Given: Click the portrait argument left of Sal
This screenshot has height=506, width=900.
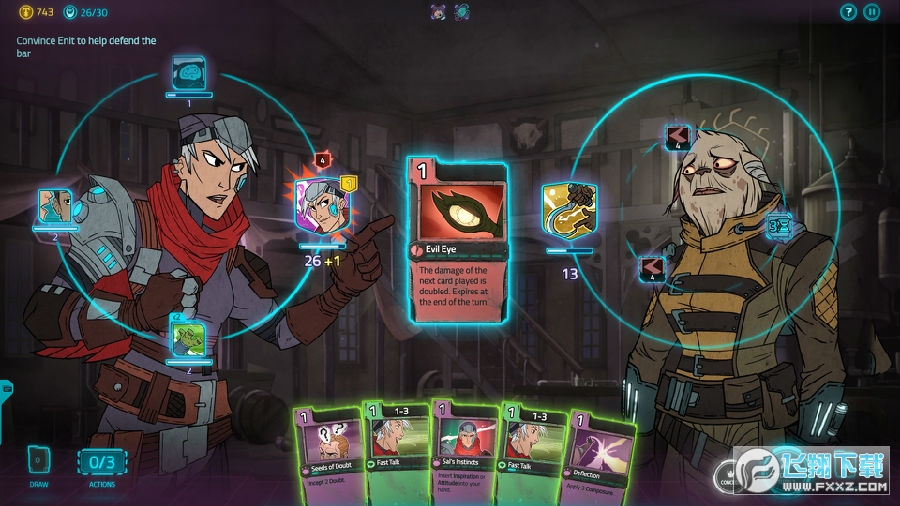Looking at the screenshot, I should pos(55,206).
